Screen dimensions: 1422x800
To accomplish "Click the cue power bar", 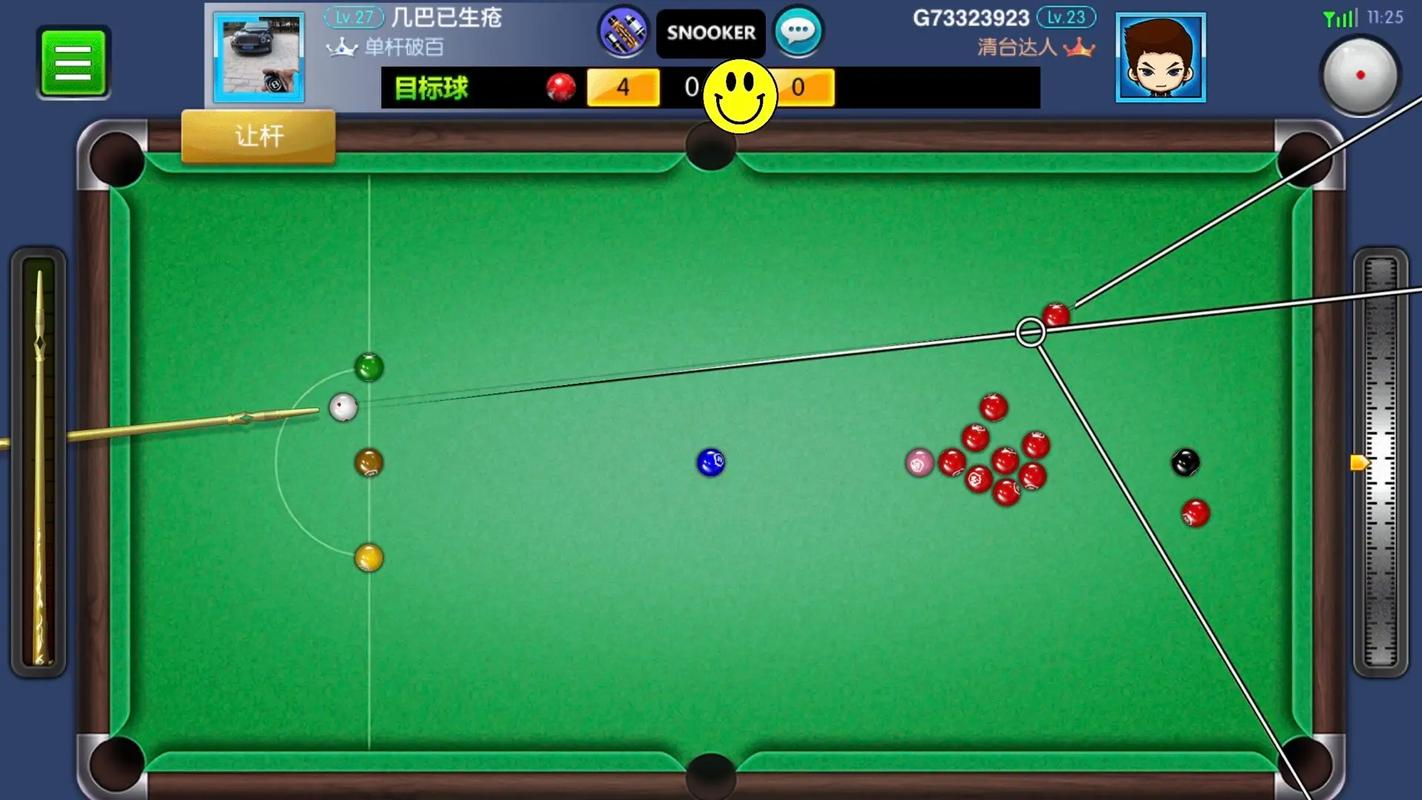I will [39, 465].
